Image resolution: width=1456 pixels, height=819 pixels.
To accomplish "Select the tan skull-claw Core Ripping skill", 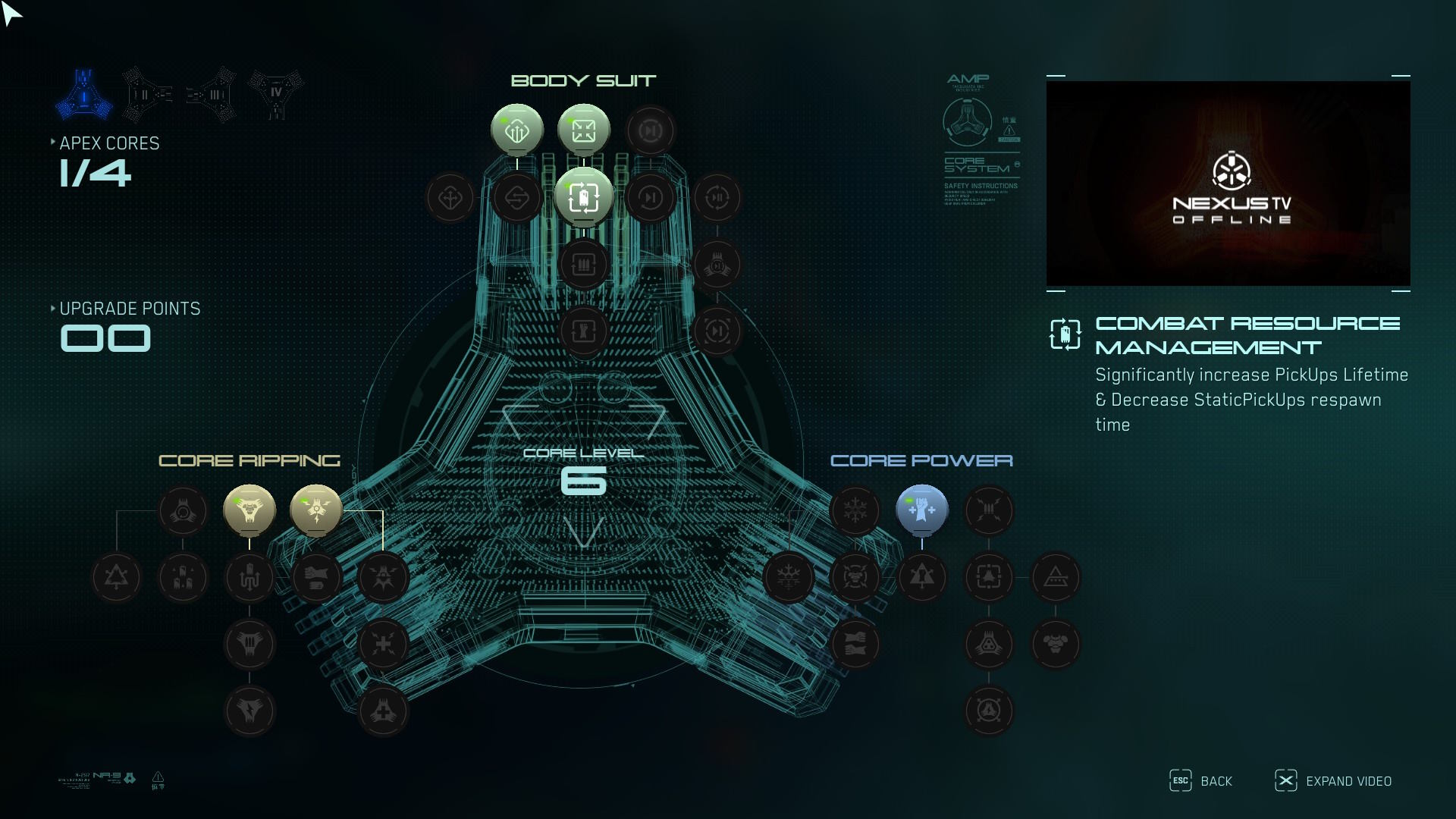I will coord(249,510).
